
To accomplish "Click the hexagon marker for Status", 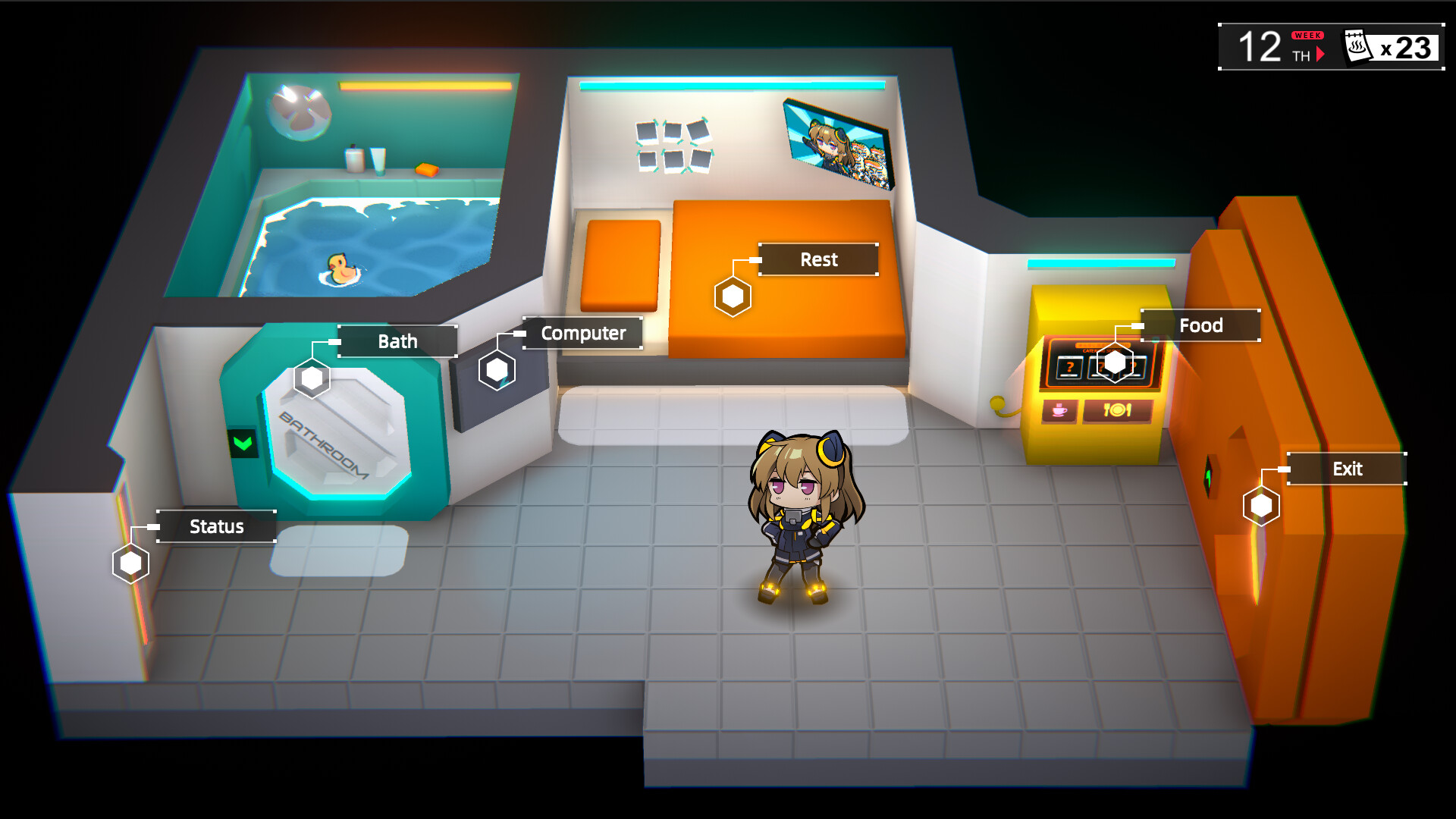I will (x=129, y=563).
